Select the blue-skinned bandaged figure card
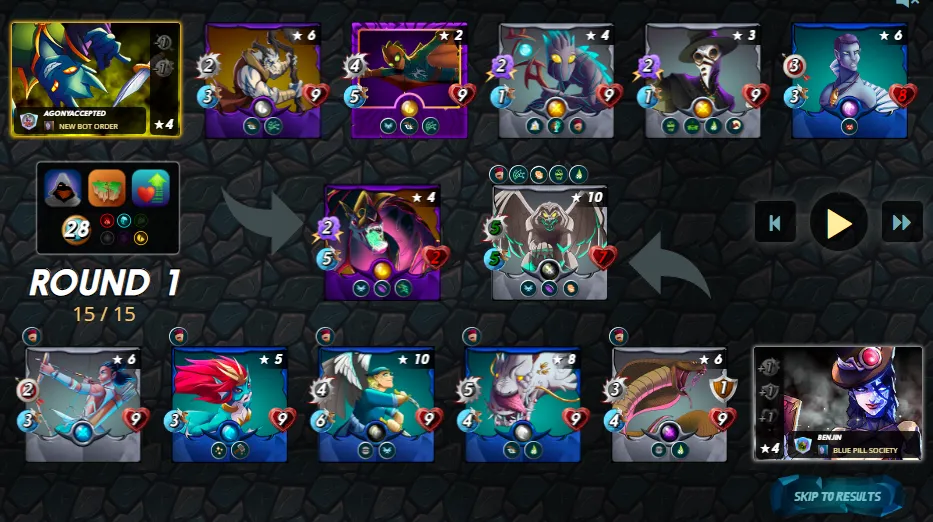 849,80
